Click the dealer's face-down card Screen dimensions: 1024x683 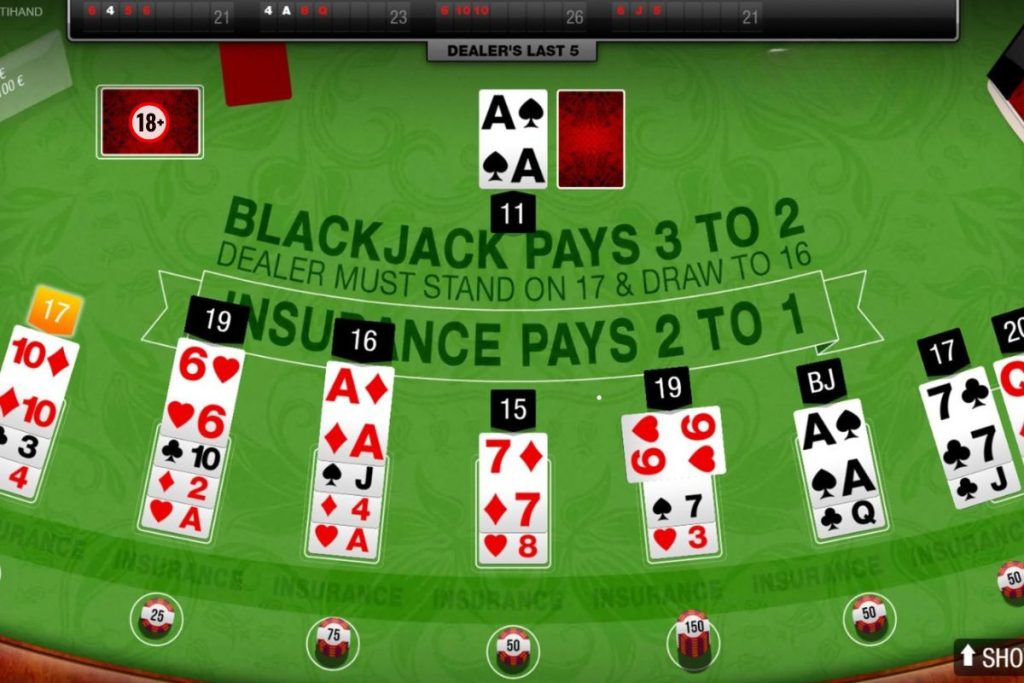click(x=590, y=138)
